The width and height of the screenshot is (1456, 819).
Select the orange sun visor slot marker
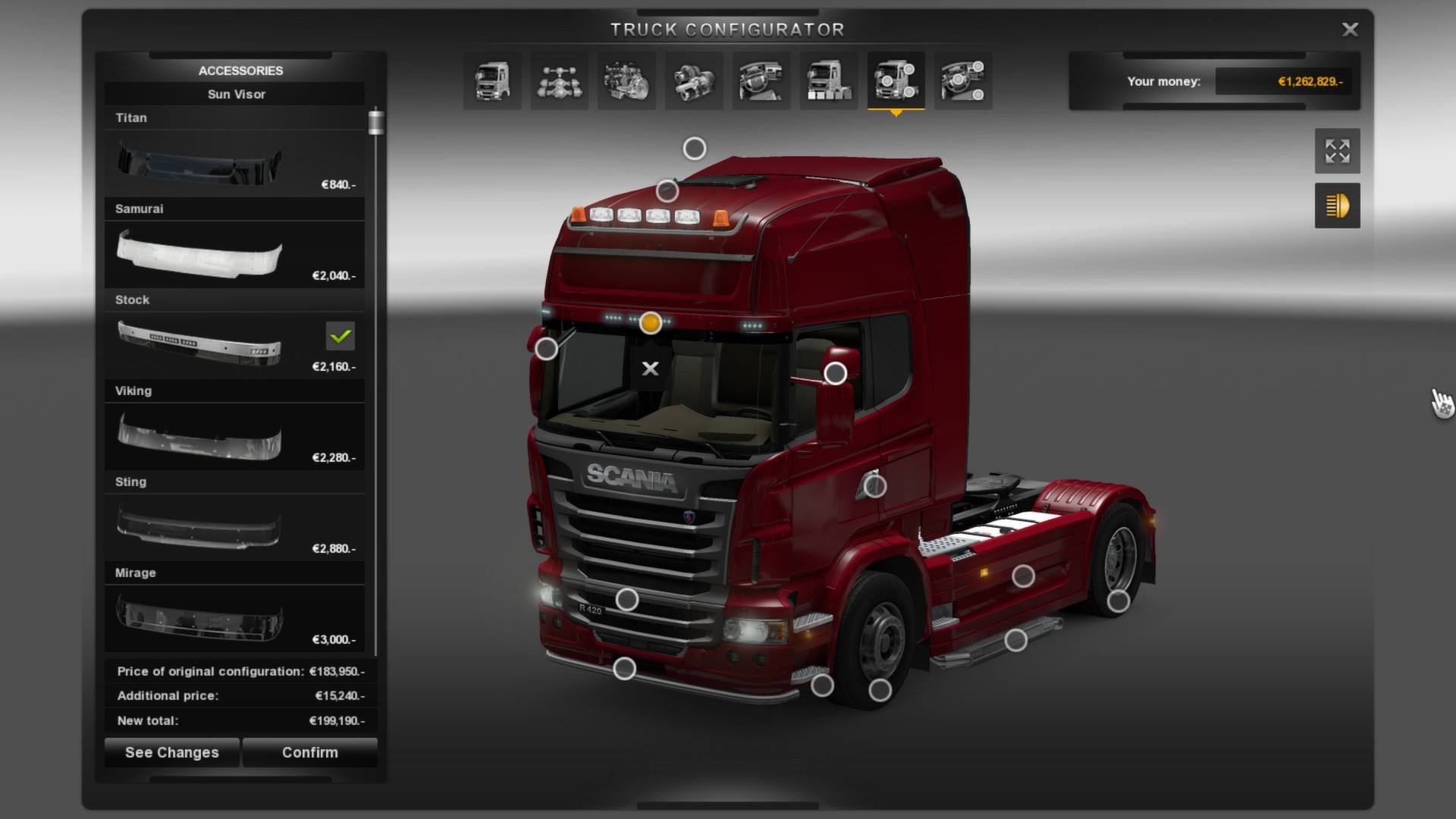[x=651, y=323]
